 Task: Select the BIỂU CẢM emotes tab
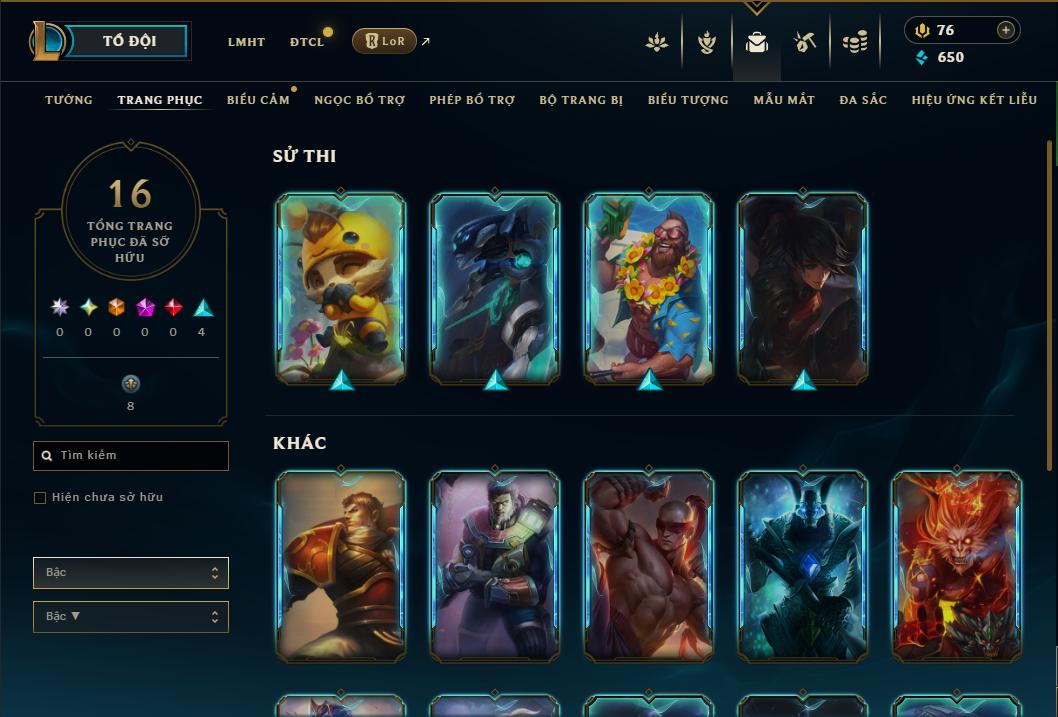coord(258,100)
